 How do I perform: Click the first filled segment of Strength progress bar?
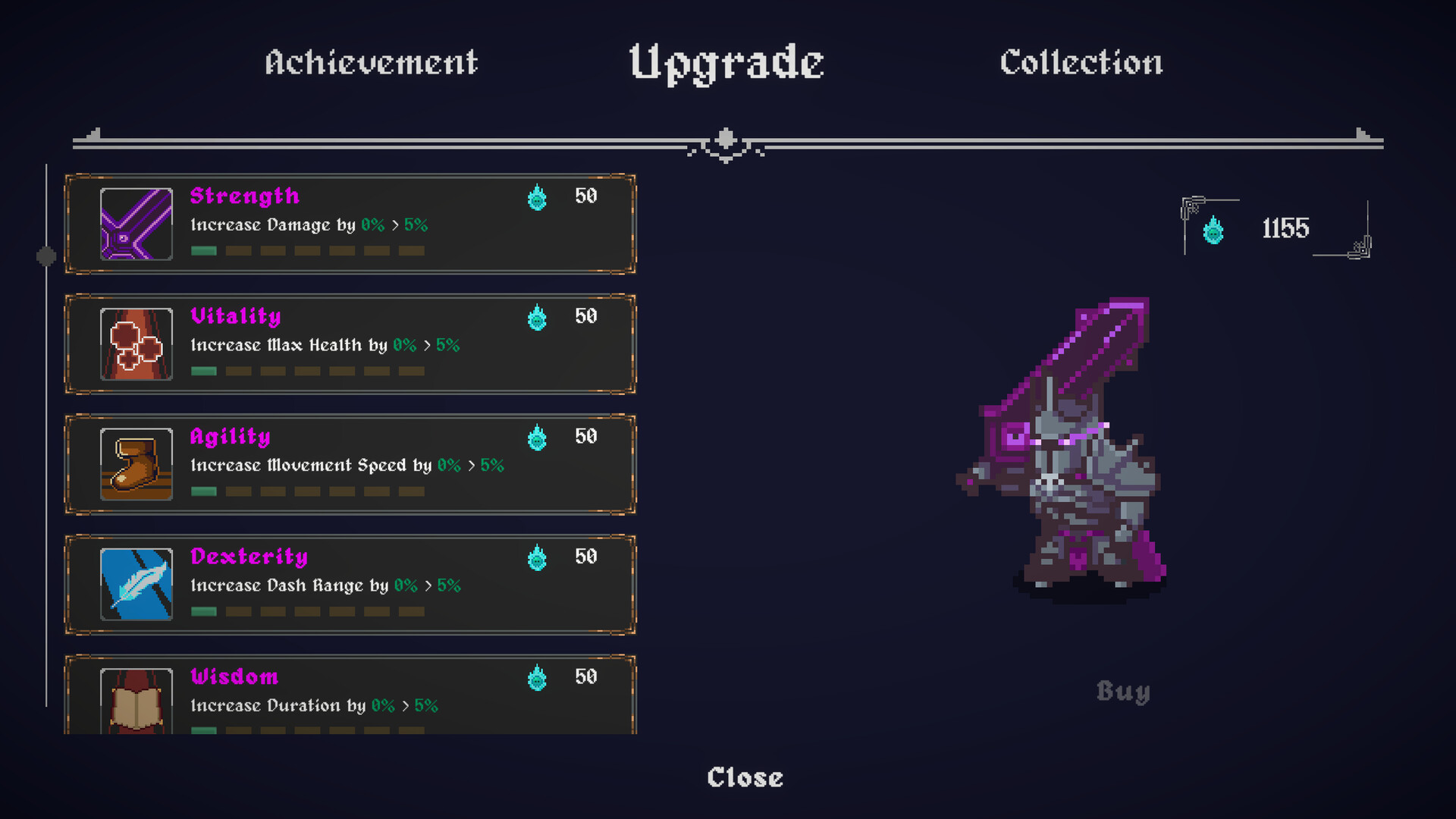[203, 249]
